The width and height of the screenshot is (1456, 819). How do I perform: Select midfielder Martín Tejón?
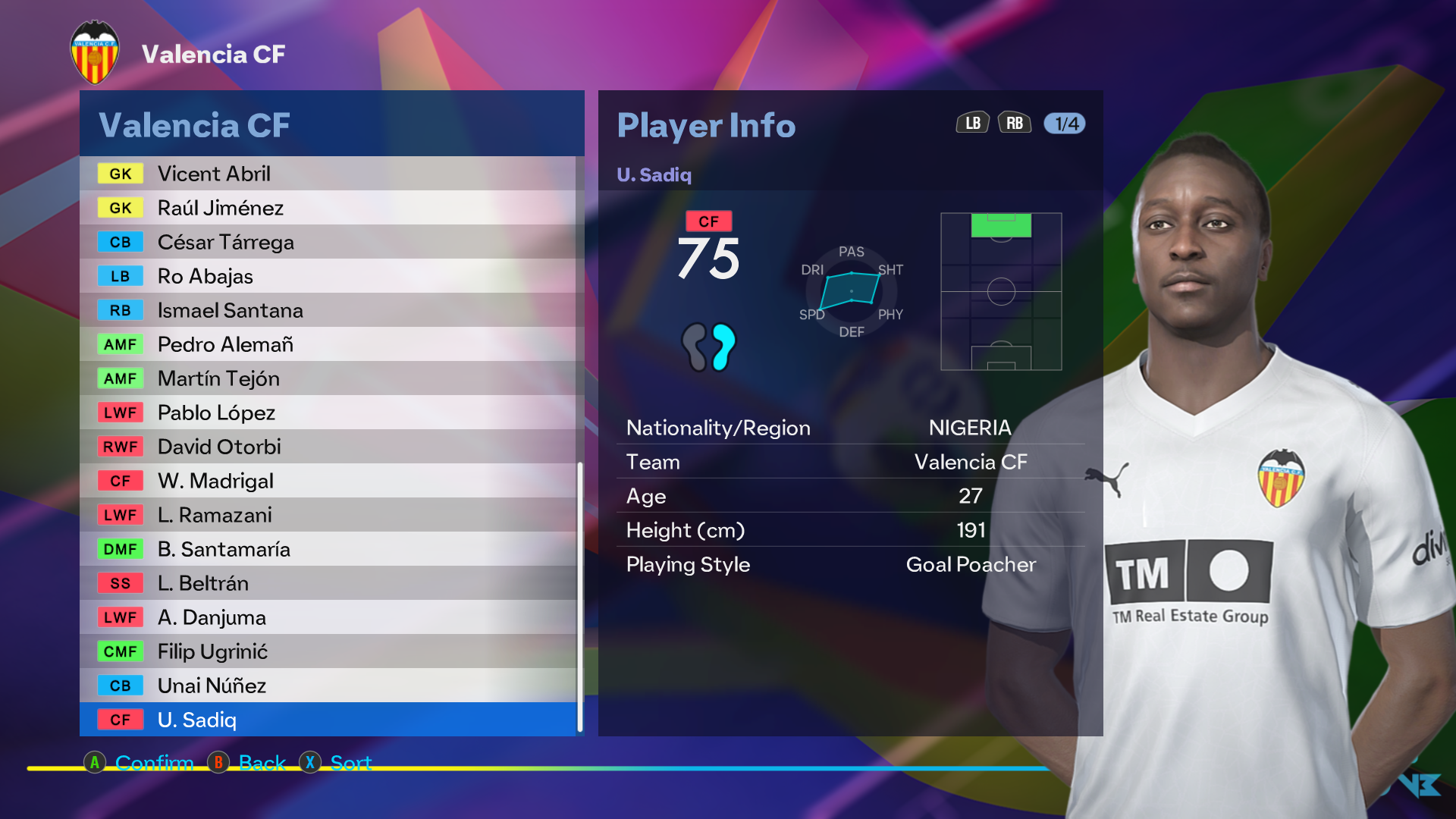pos(328,378)
